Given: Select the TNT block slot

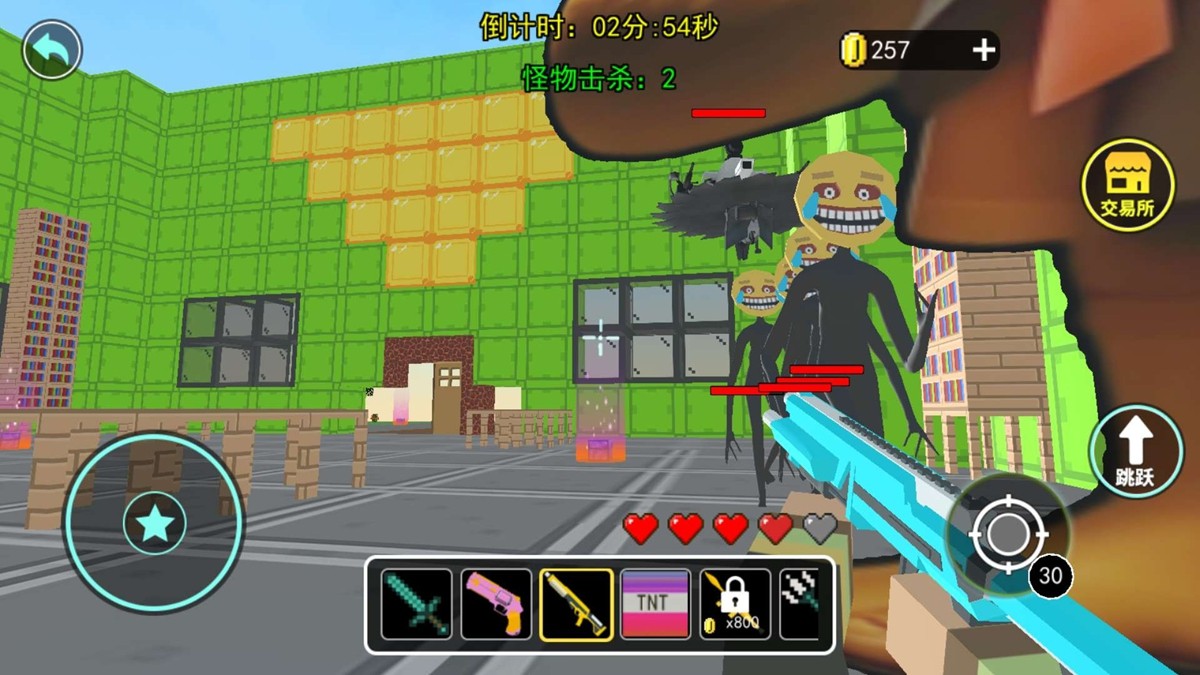Looking at the screenshot, I should pos(655,604).
